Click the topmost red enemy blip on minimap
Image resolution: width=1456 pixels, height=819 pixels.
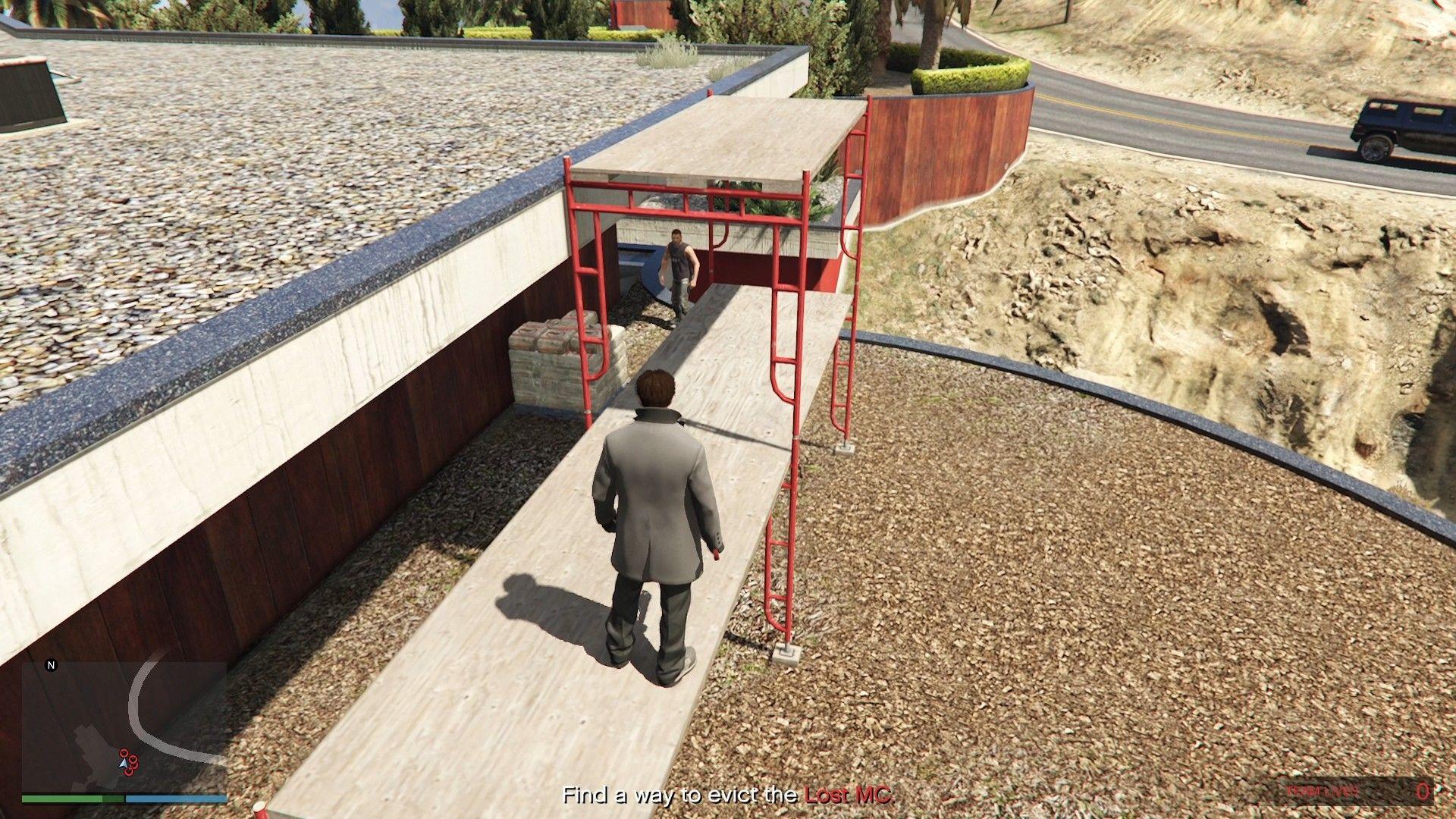pos(124,752)
